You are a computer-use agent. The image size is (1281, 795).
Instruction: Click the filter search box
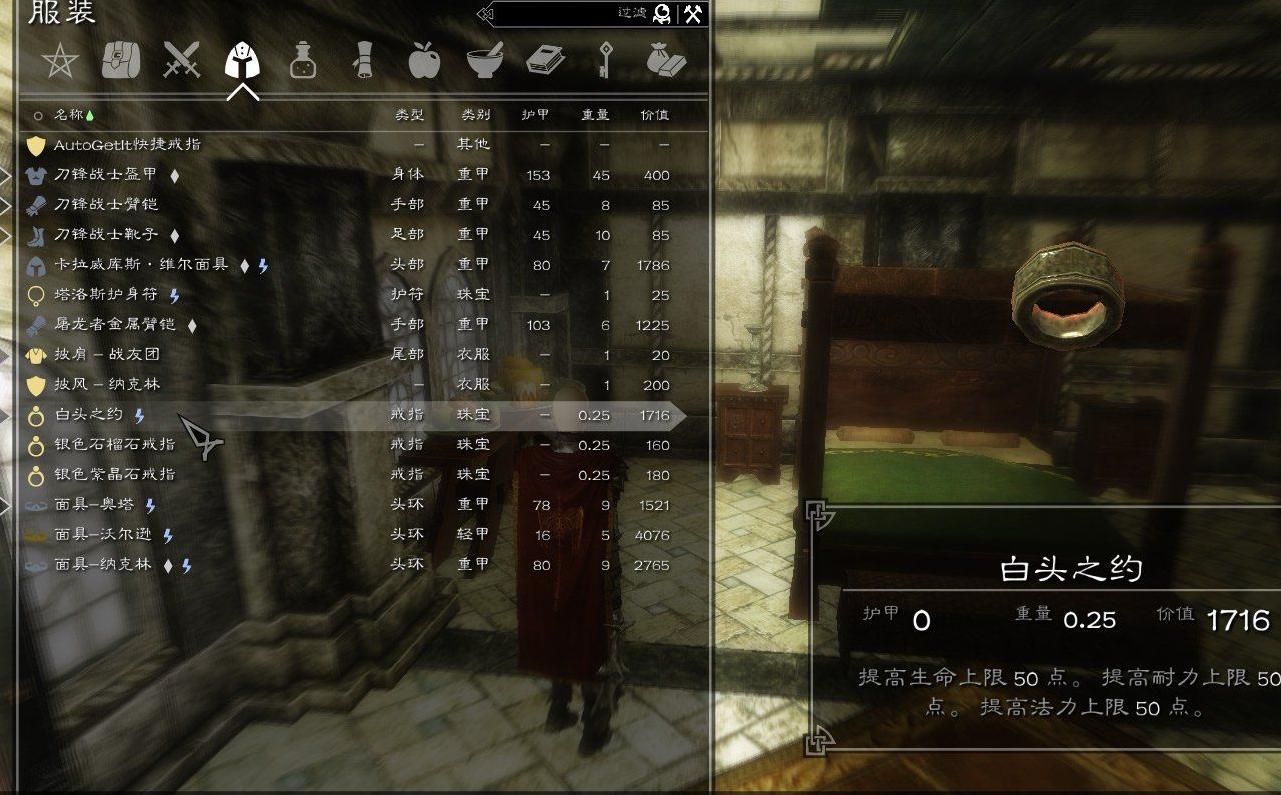coord(570,14)
